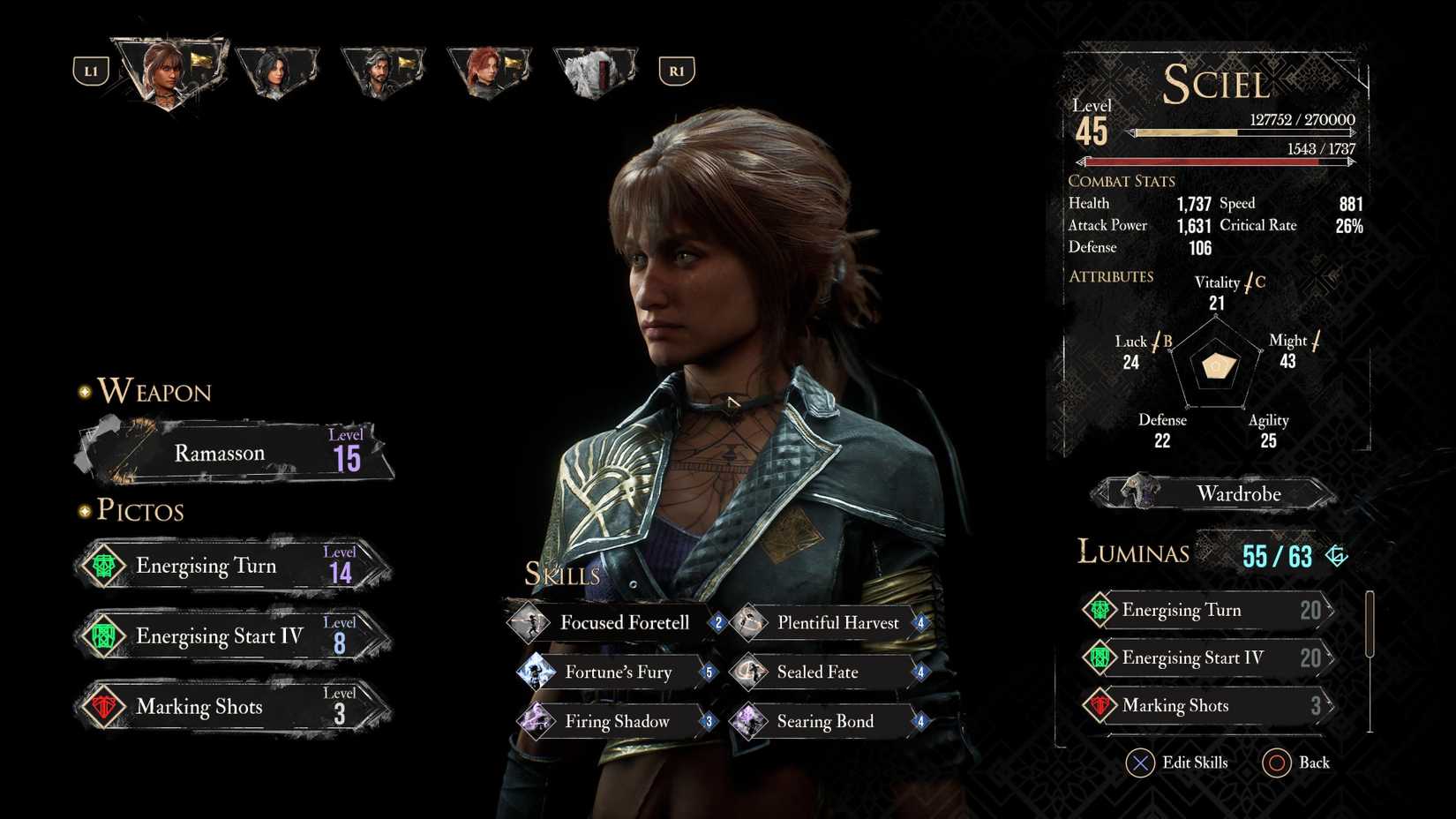Select the Sealed Fate skill
The image size is (1456, 819).
829,672
